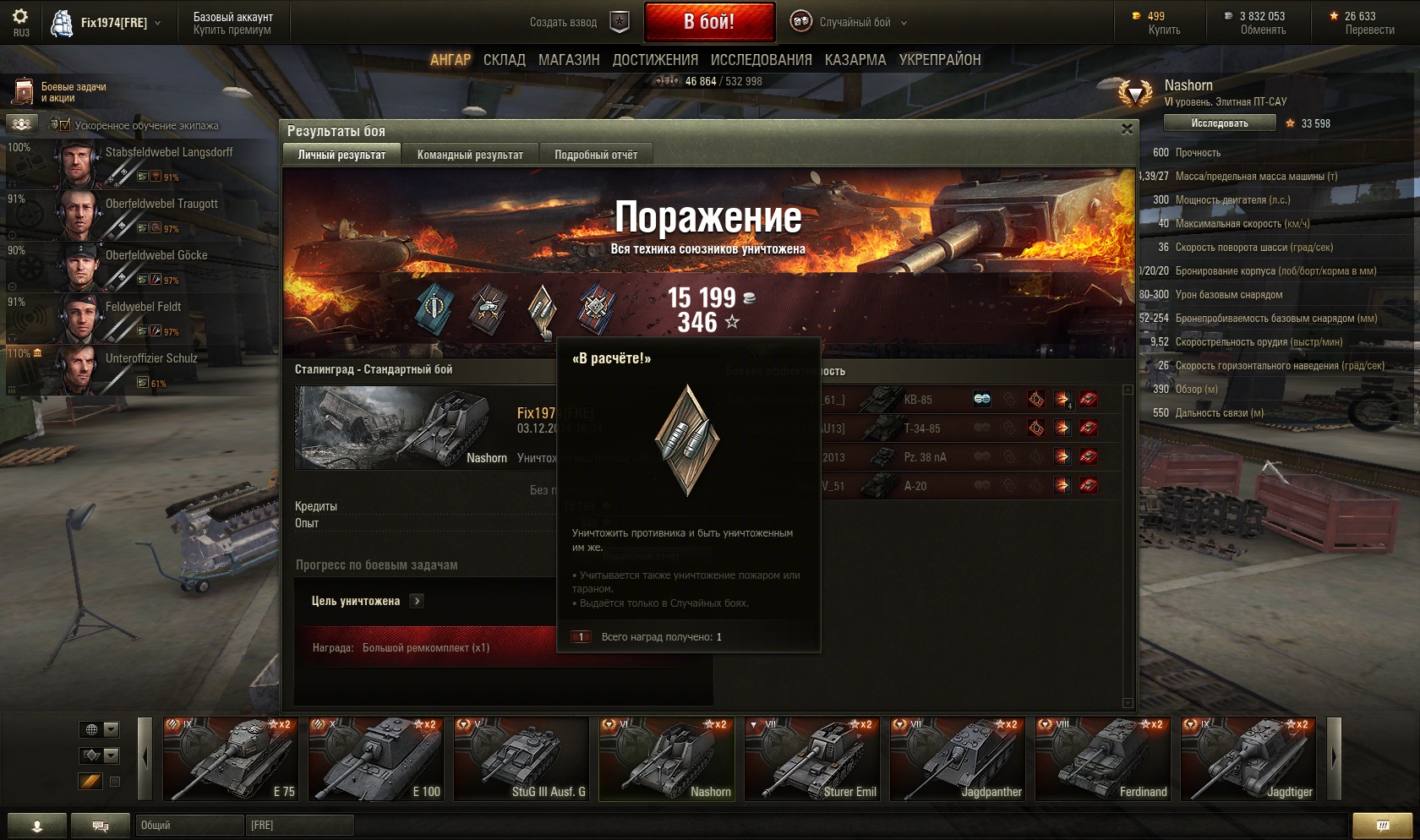The width and height of the screenshot is (1420, 840).
Task: Switch to ИССЛЕДОВАНИЯ research menu
Action: click(761, 60)
